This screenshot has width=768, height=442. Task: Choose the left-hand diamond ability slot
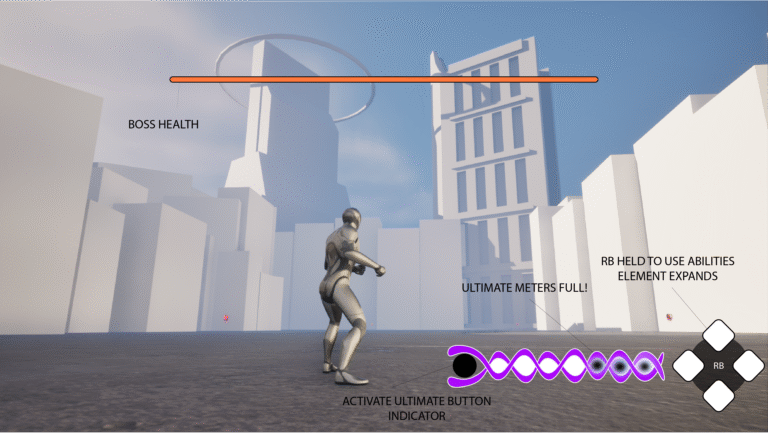click(690, 366)
